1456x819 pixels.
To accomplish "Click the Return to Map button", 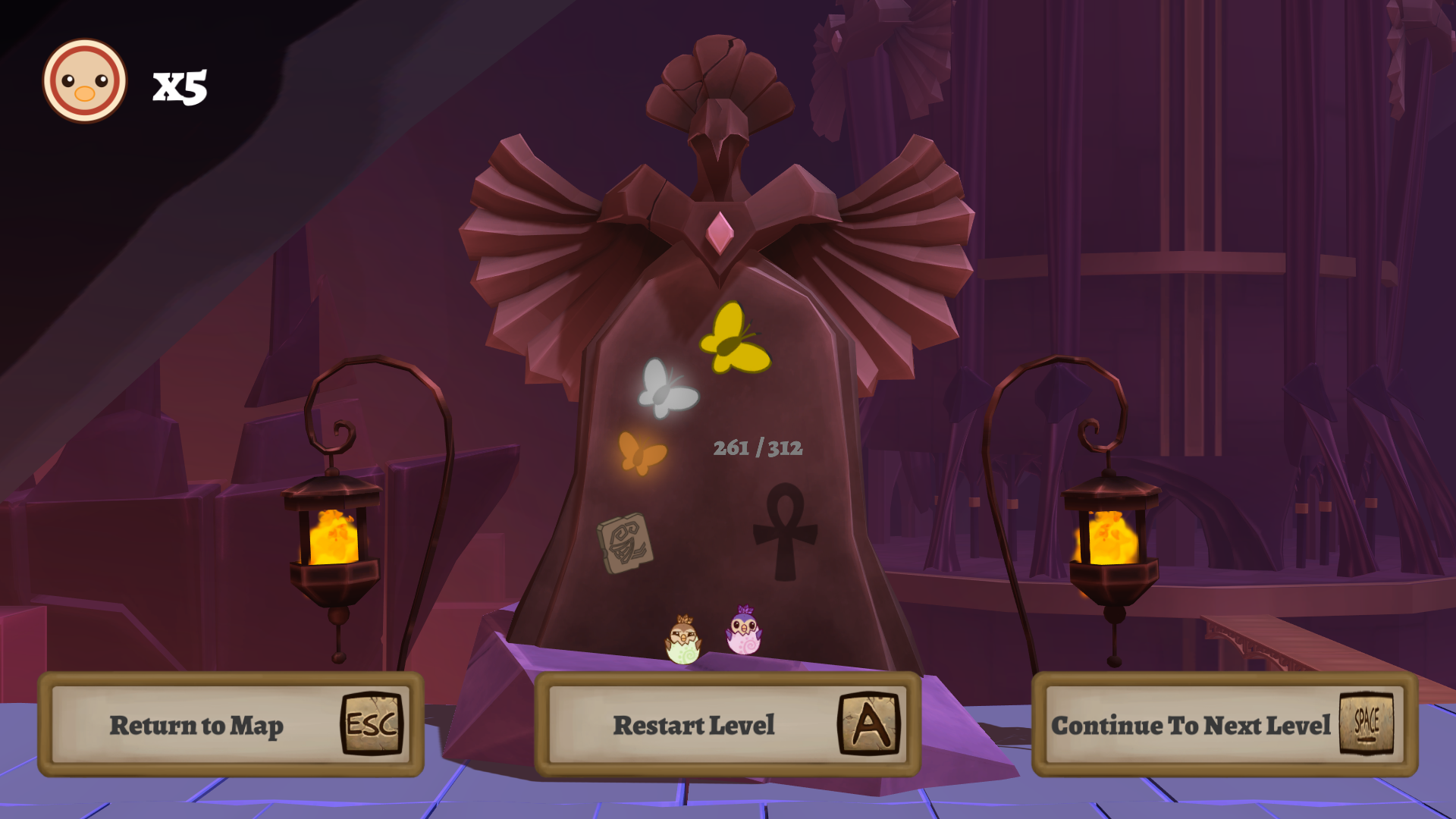I will point(231,725).
